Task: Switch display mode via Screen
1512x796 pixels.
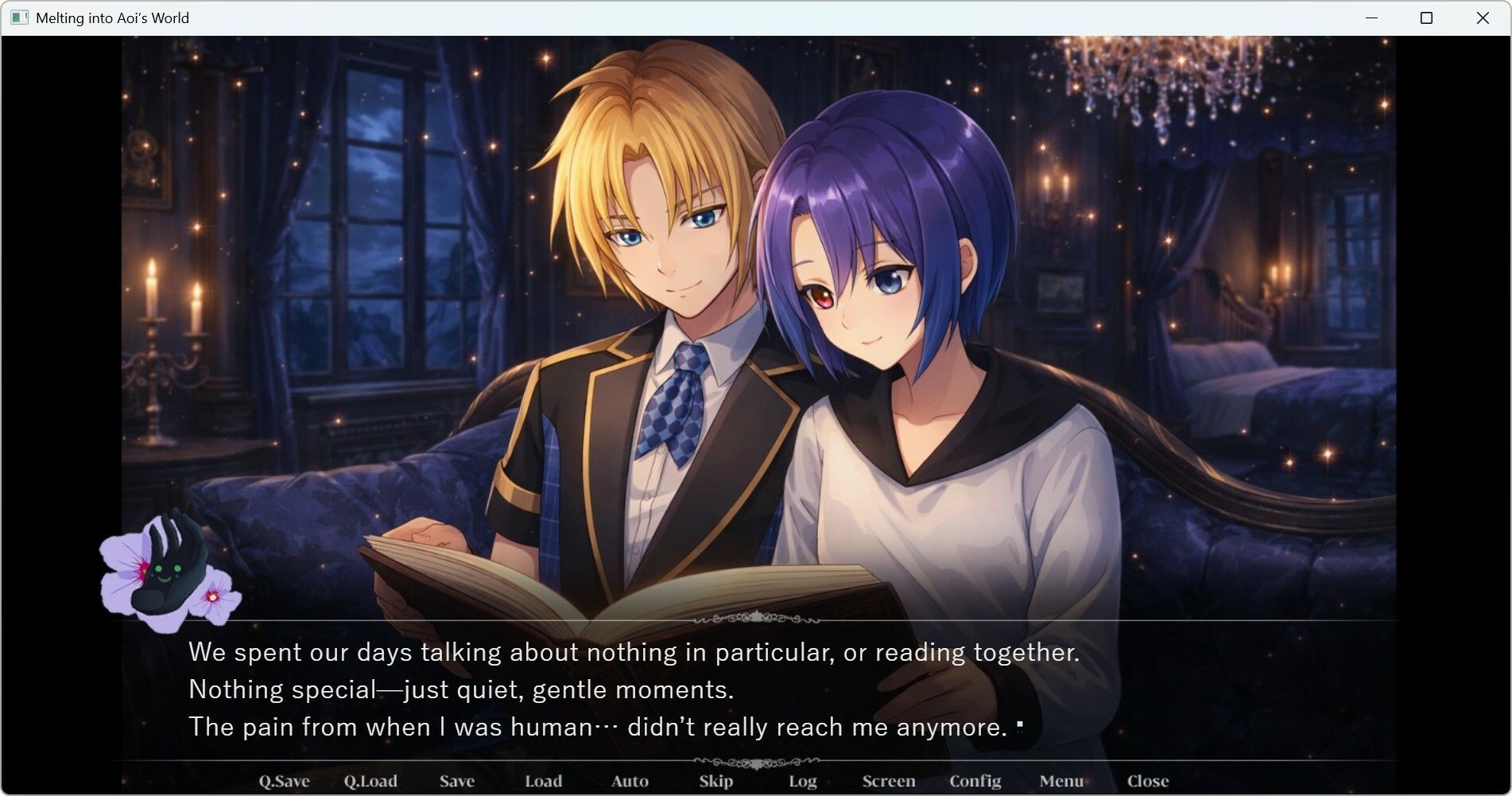Action: [x=888, y=781]
